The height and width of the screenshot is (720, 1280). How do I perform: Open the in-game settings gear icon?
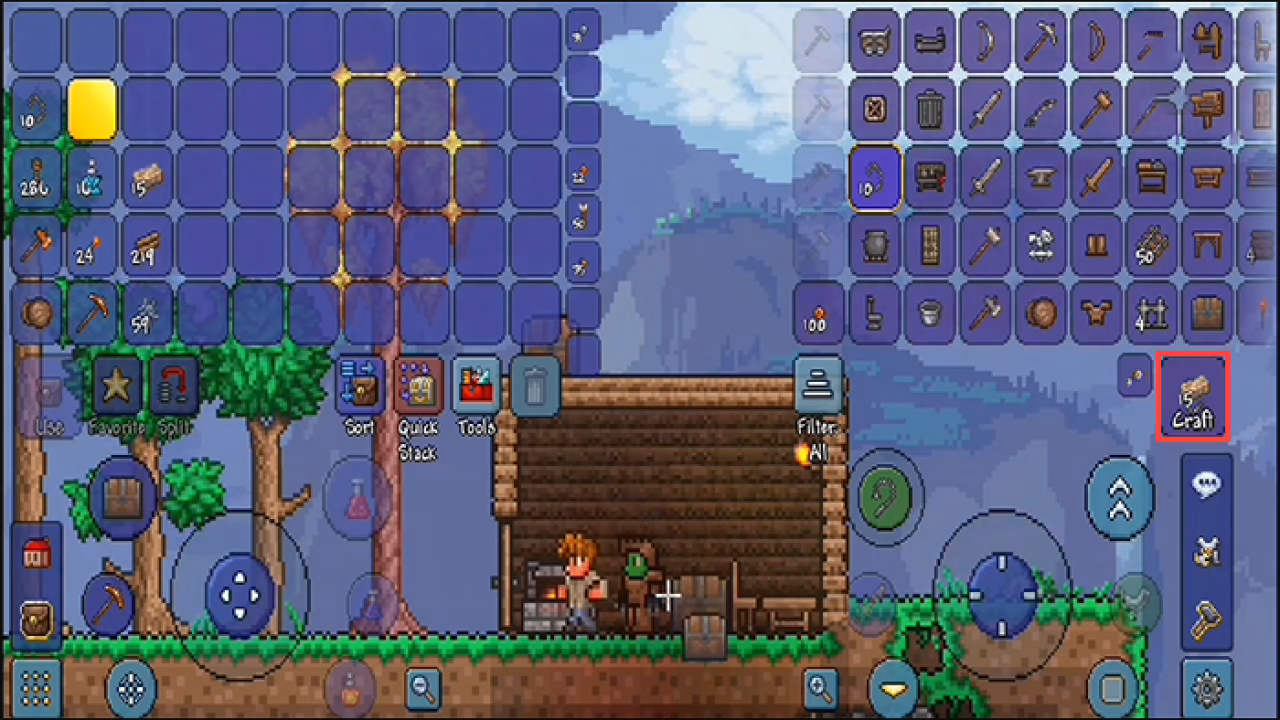[x=1206, y=690]
